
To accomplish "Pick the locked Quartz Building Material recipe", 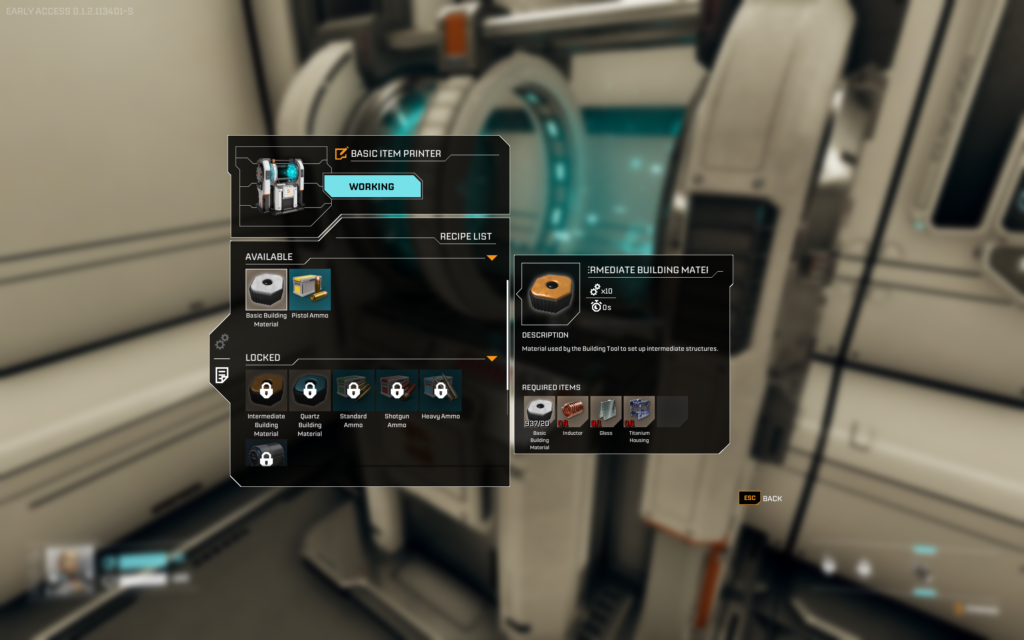I will [x=310, y=390].
